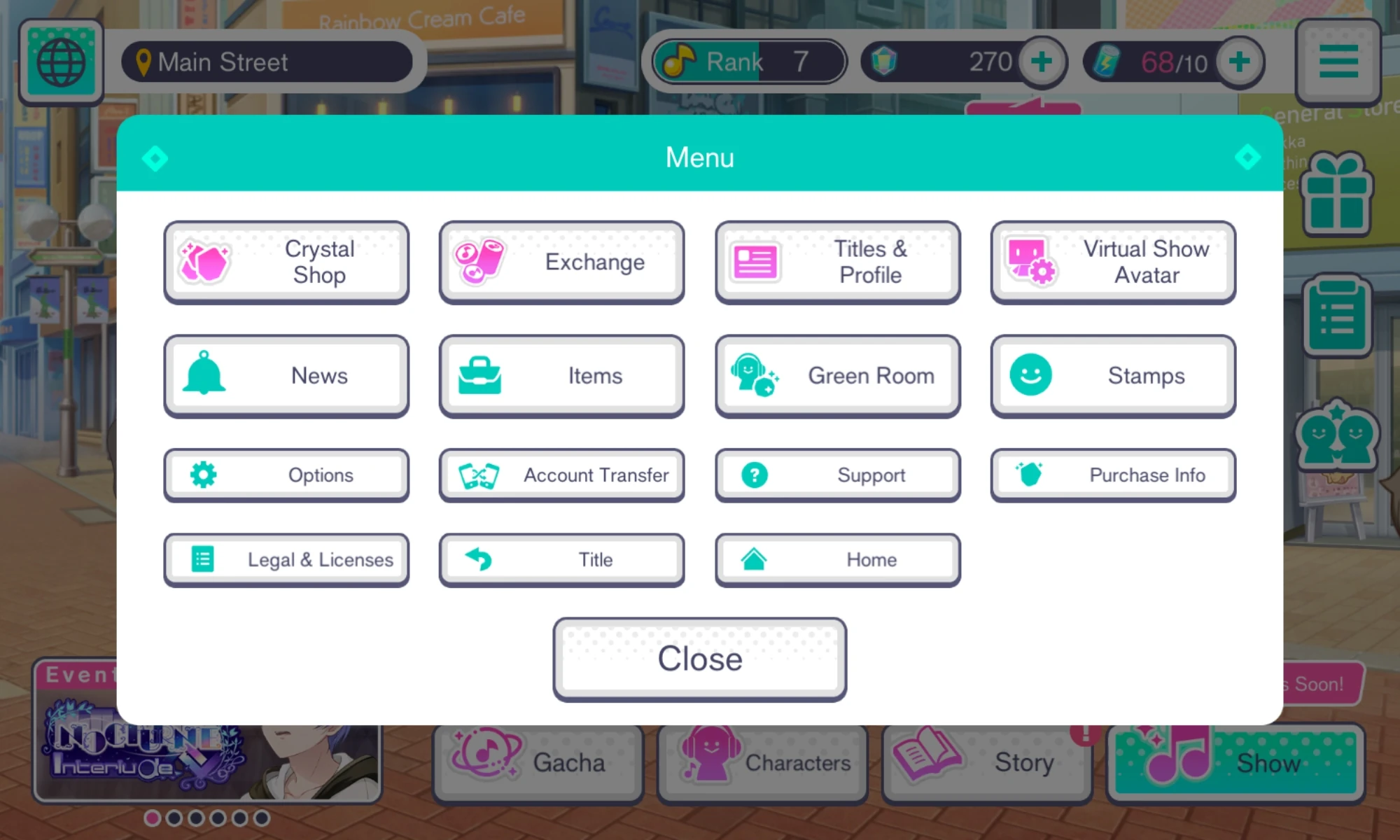Select the first event banner pagination dot
The width and height of the screenshot is (1400, 840).
click(153, 816)
